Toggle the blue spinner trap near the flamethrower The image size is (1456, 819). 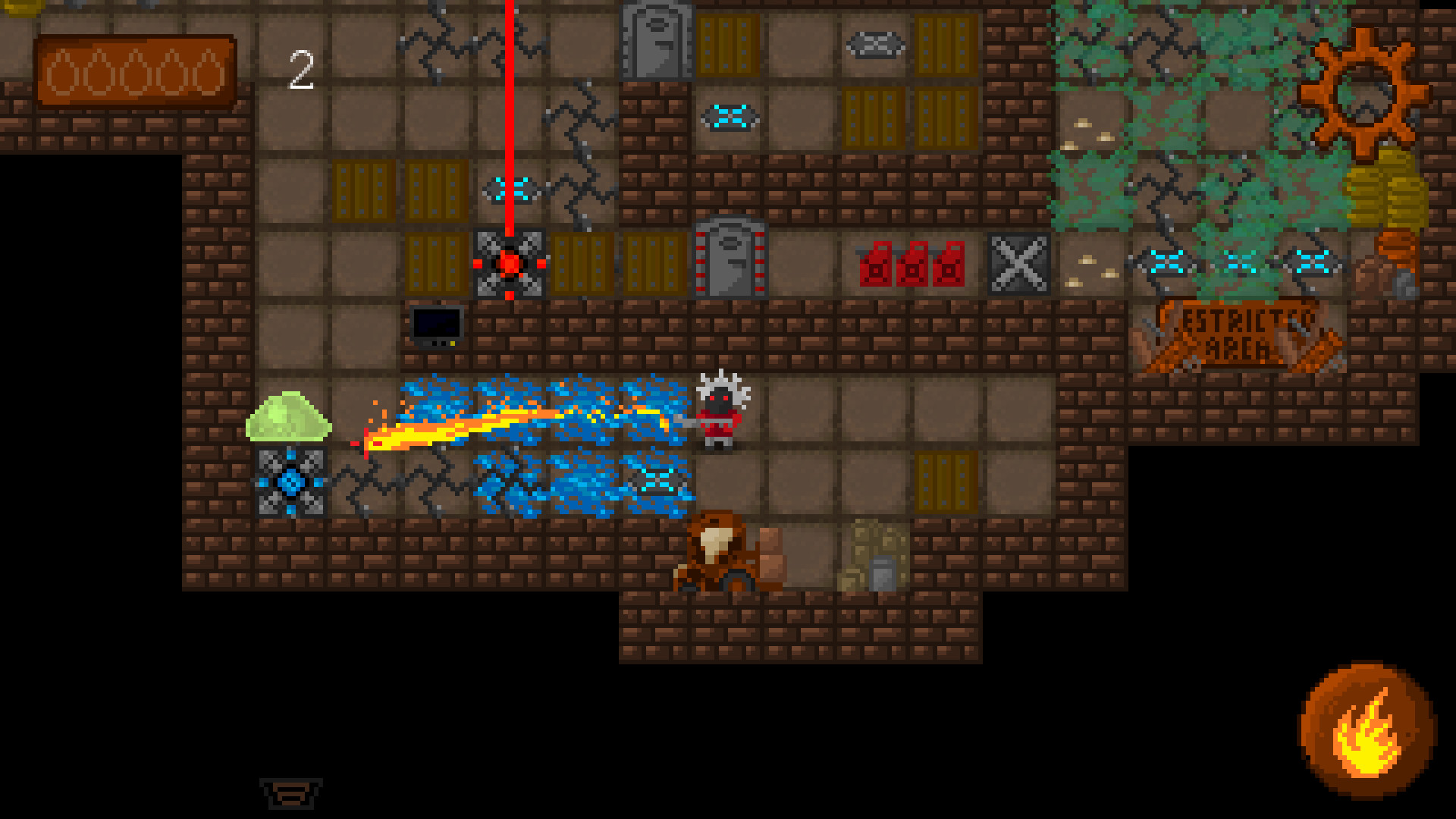(x=292, y=482)
